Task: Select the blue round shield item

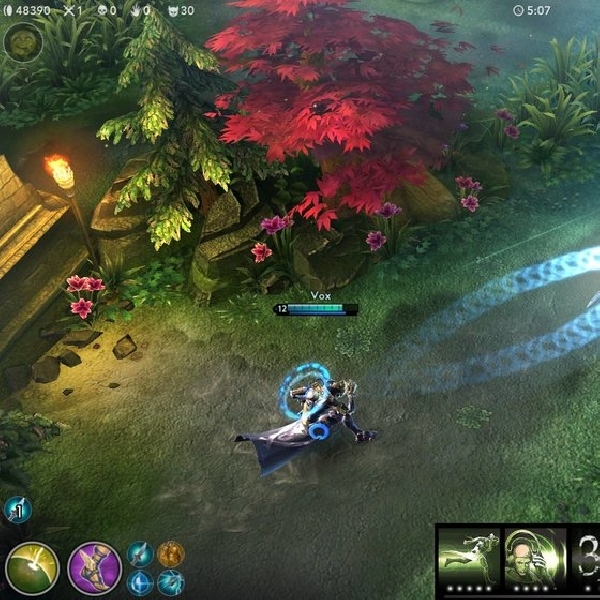Action: (x=141, y=583)
